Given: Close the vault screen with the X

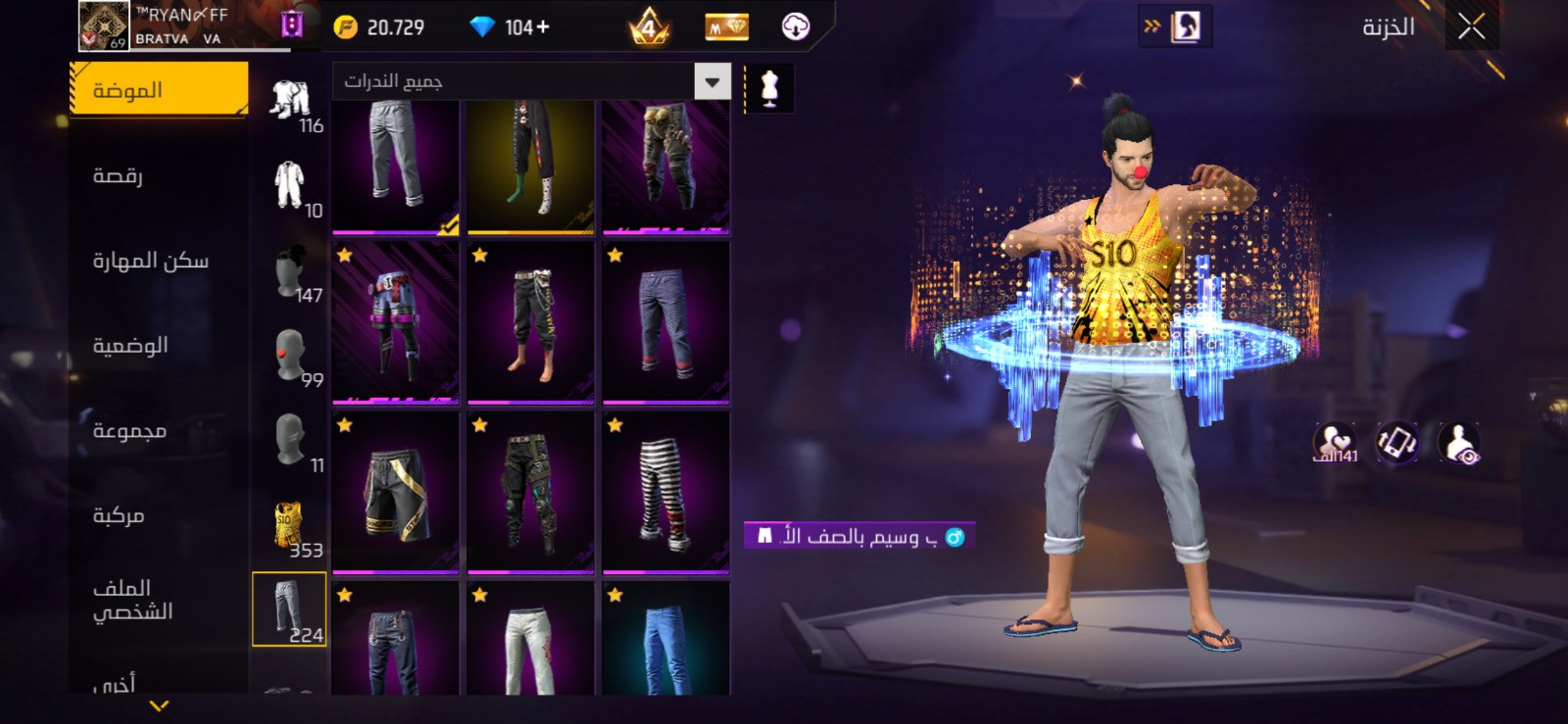Looking at the screenshot, I should click(1470, 27).
